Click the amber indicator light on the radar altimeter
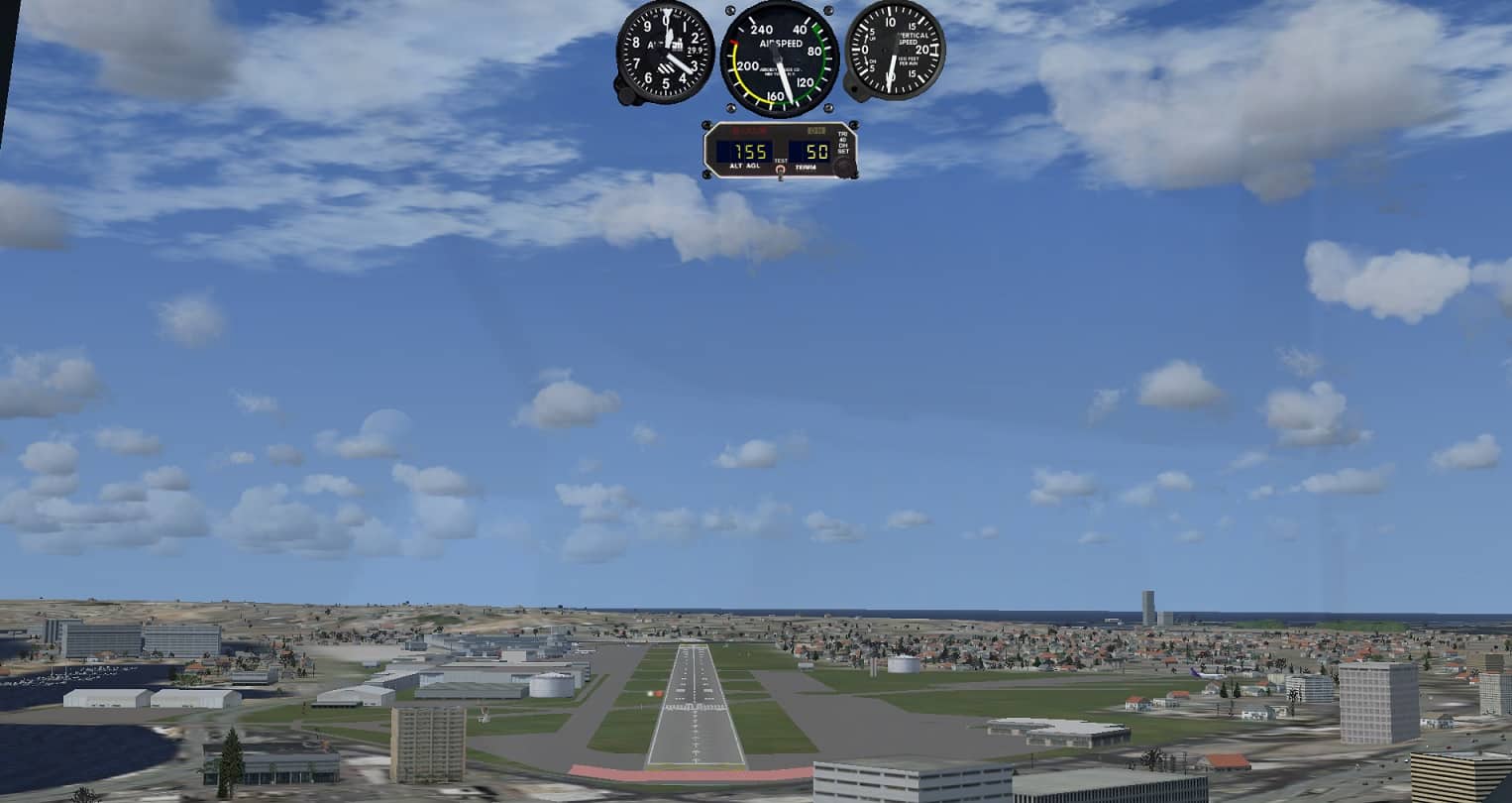Image resolution: width=1512 pixels, height=803 pixels. click(816, 130)
